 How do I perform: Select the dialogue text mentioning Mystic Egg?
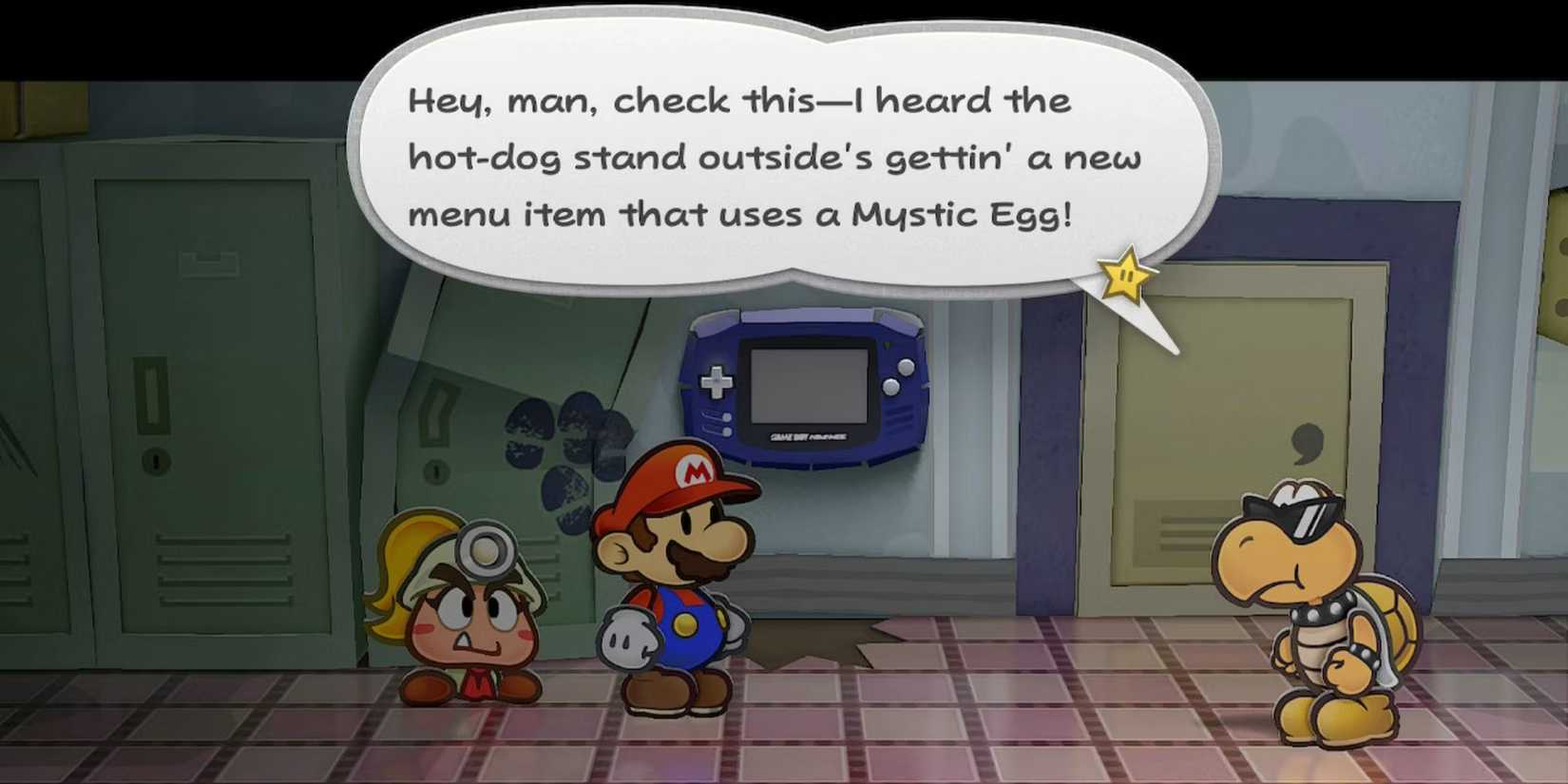(x=1007, y=215)
